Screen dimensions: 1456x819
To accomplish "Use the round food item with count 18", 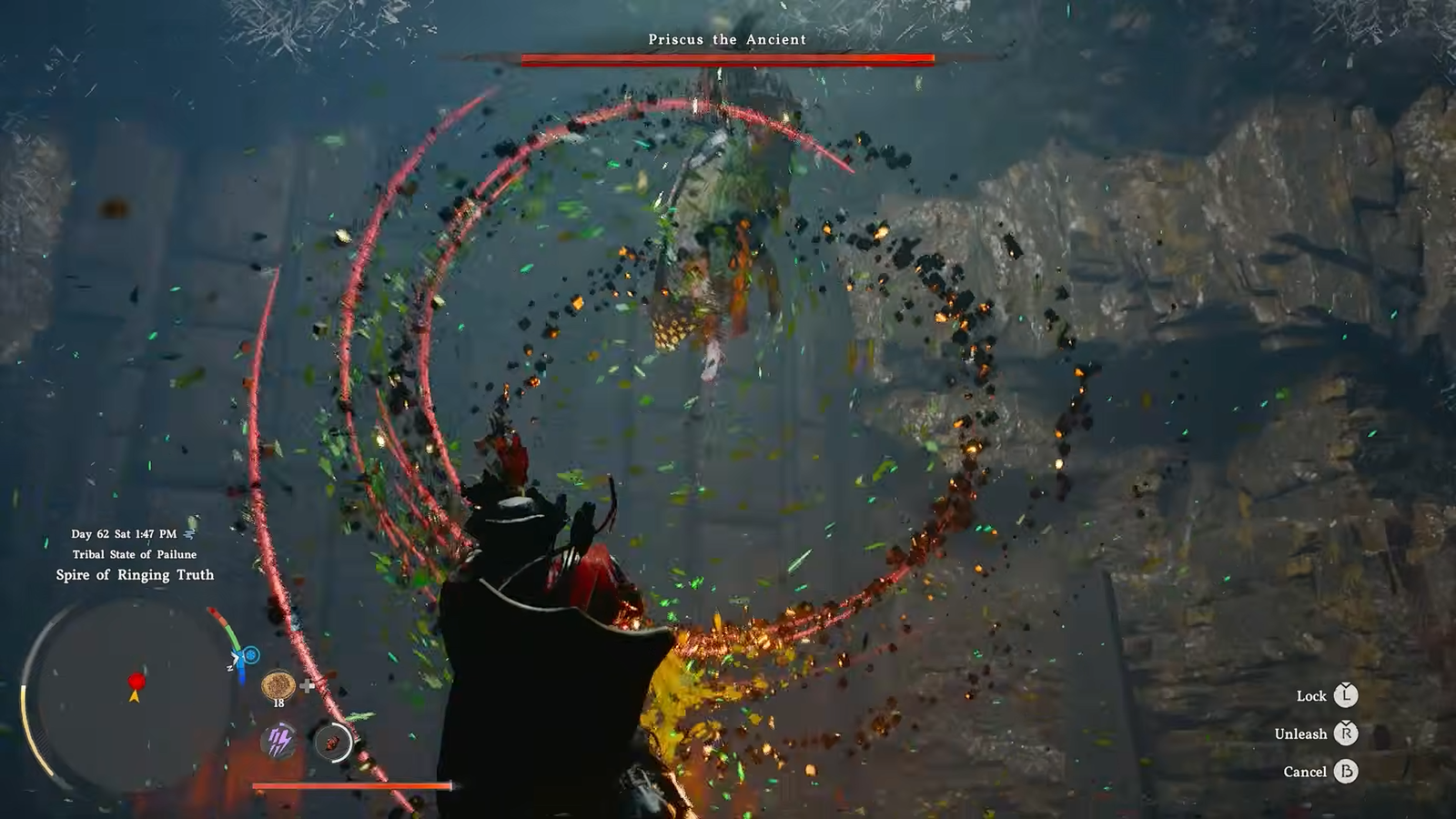I will tap(278, 683).
